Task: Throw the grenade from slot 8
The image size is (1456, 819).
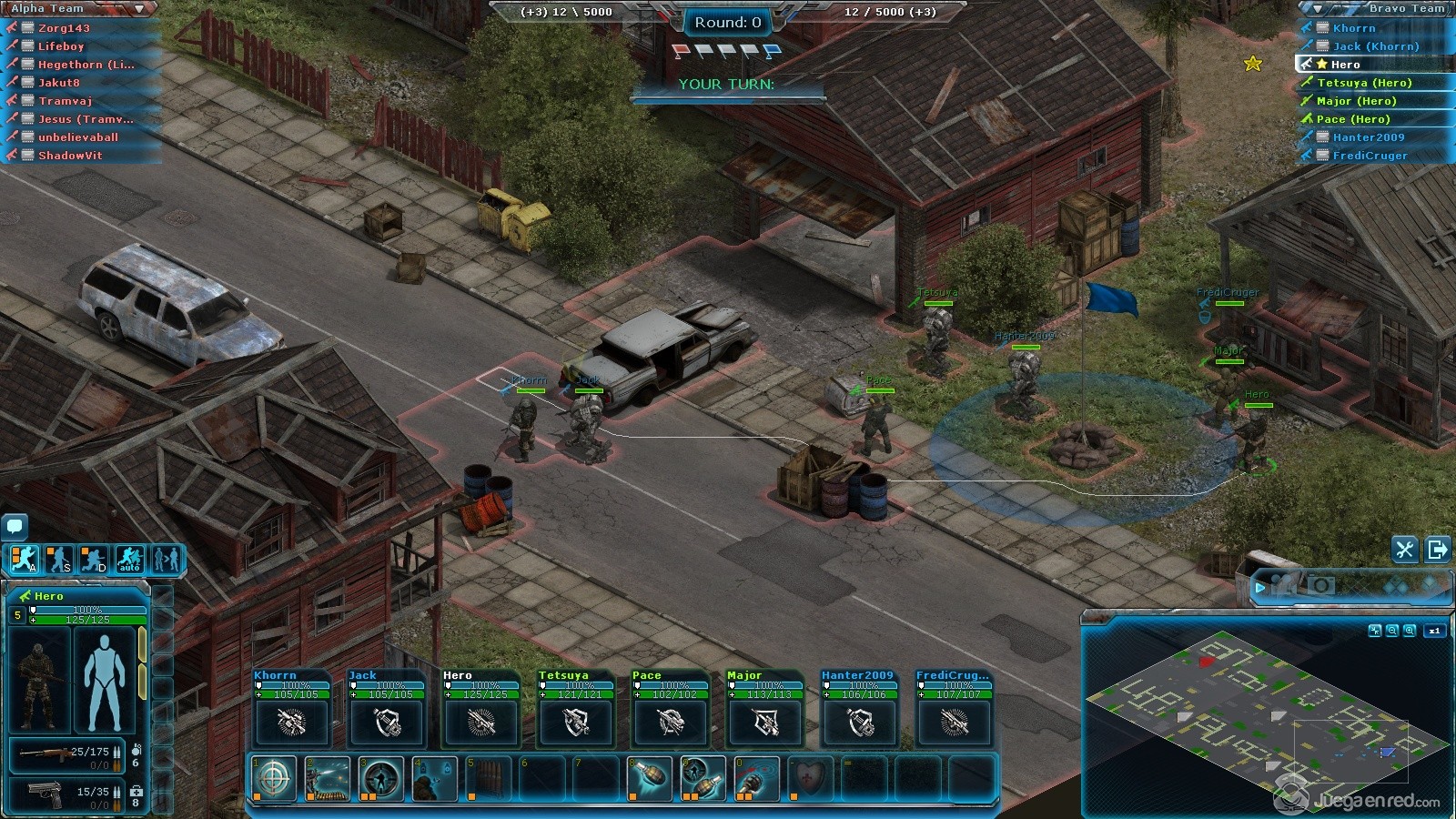Action: point(650,779)
